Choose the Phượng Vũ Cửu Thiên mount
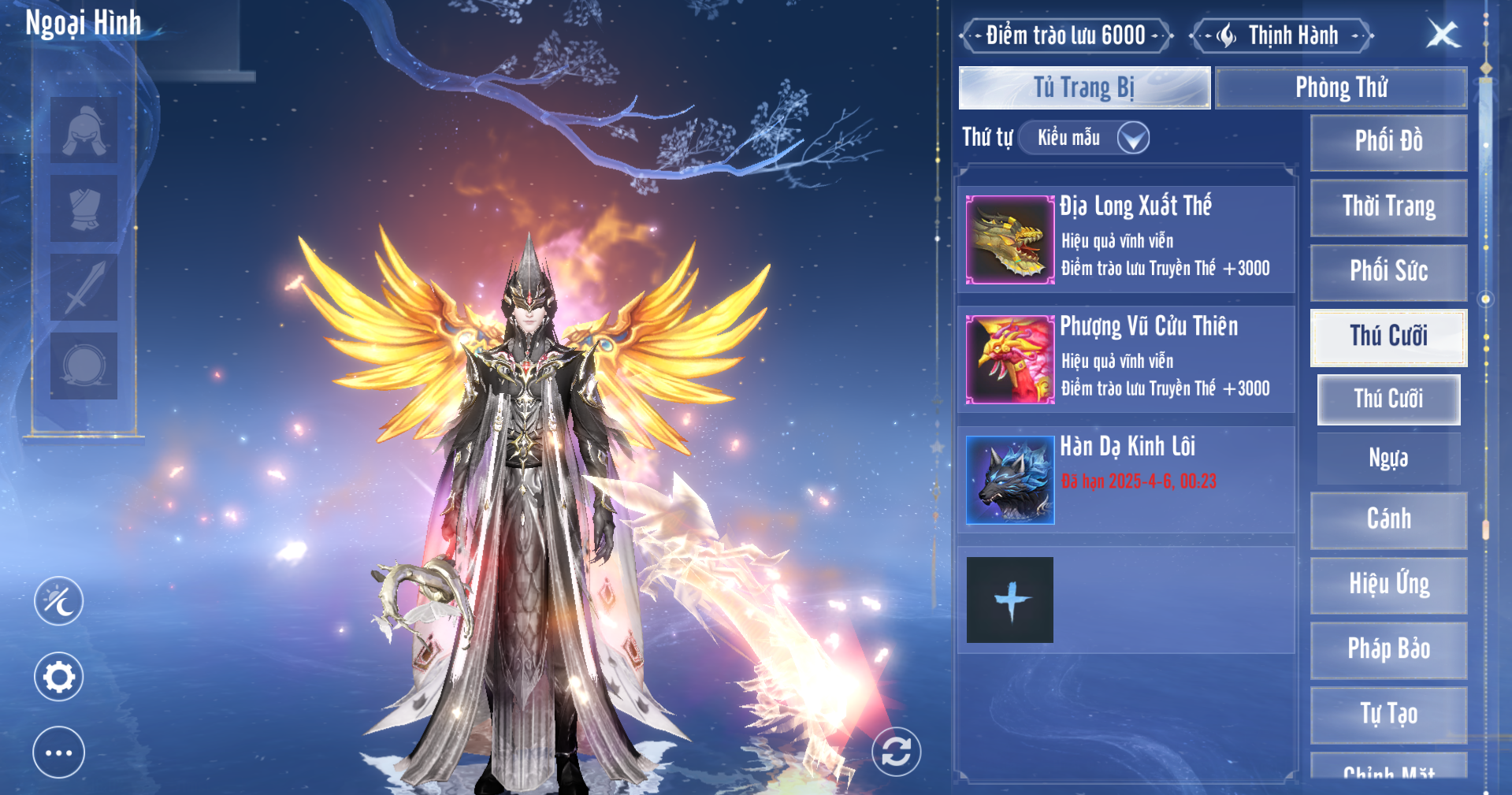Screen dimensions: 1512x795 point(1126,359)
